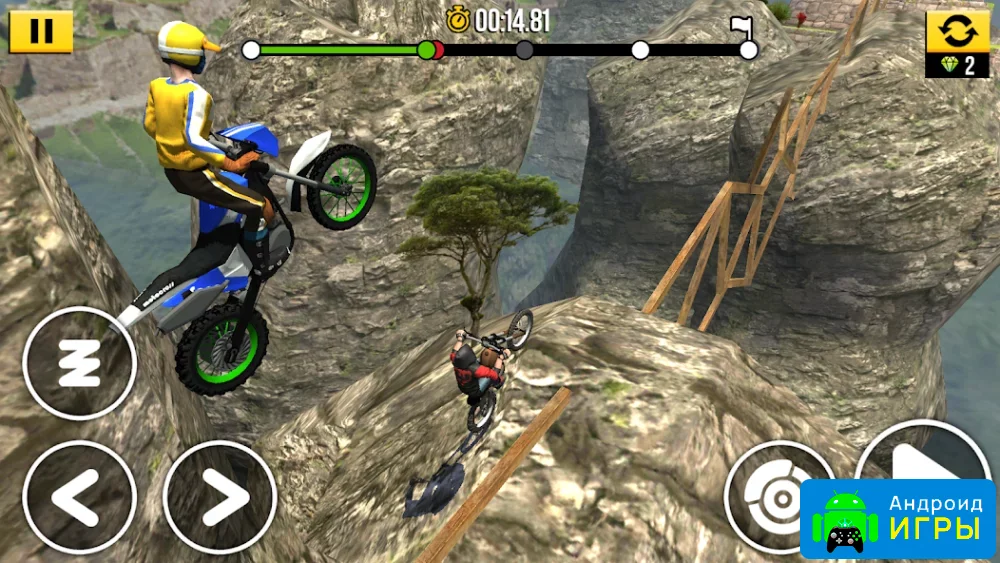This screenshot has width=1000, height=563.
Task: Pause the game with the yellow button
Action: (x=41, y=31)
